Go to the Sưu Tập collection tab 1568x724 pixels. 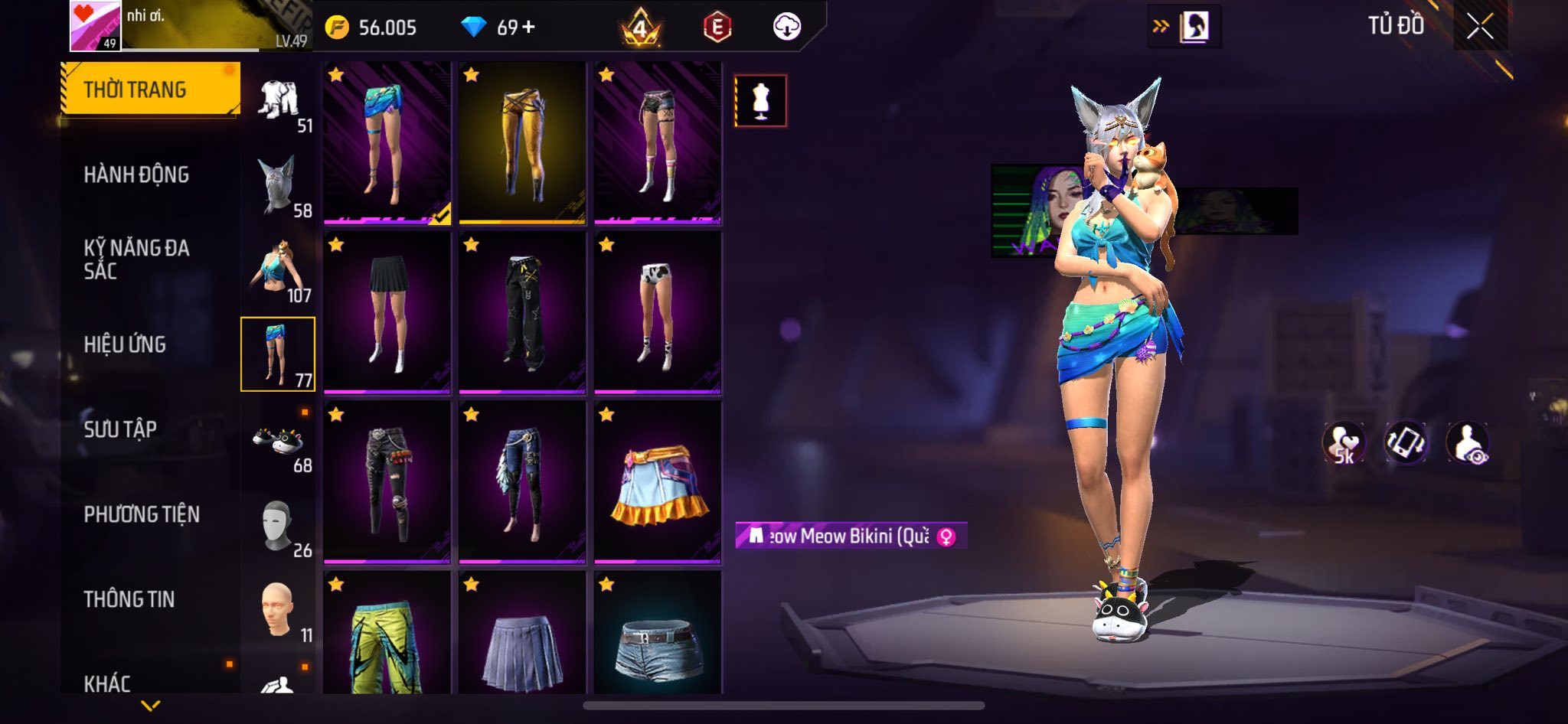(x=120, y=429)
